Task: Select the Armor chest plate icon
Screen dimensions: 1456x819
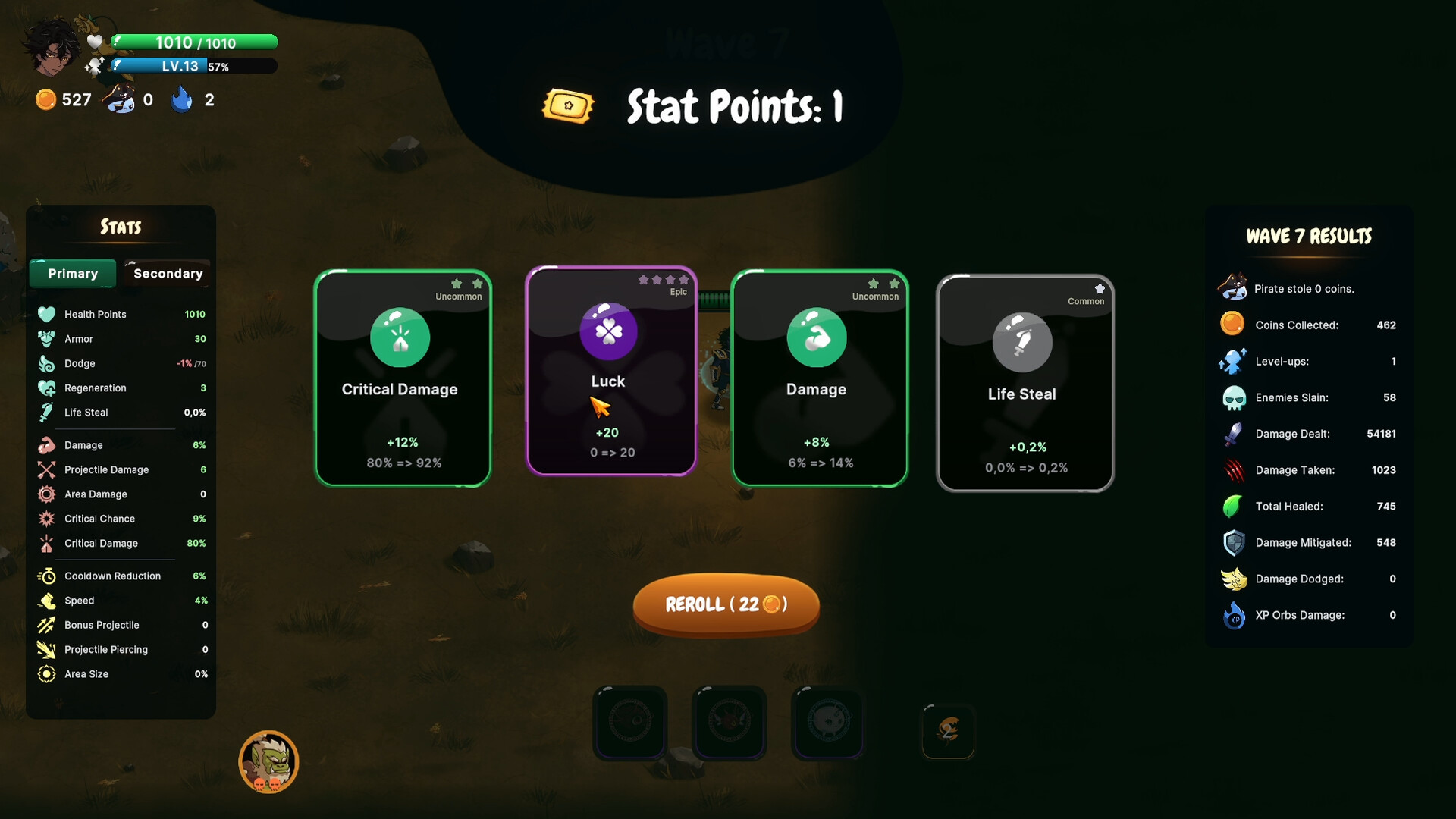Action: (x=47, y=339)
